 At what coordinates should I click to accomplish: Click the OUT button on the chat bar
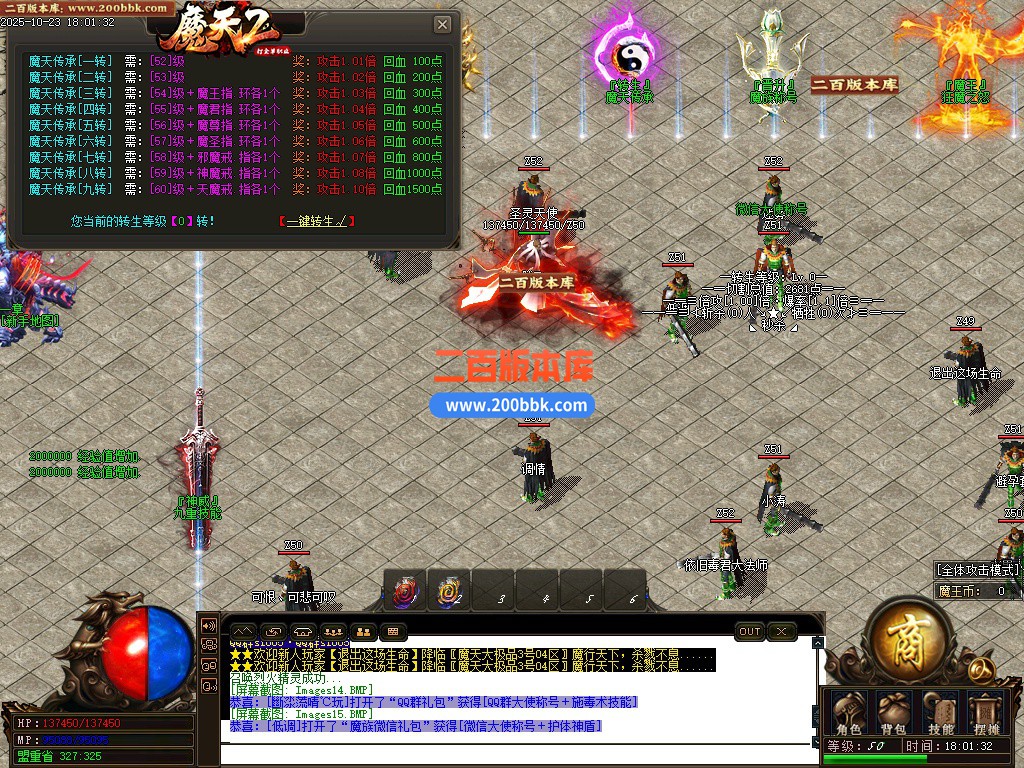click(750, 632)
